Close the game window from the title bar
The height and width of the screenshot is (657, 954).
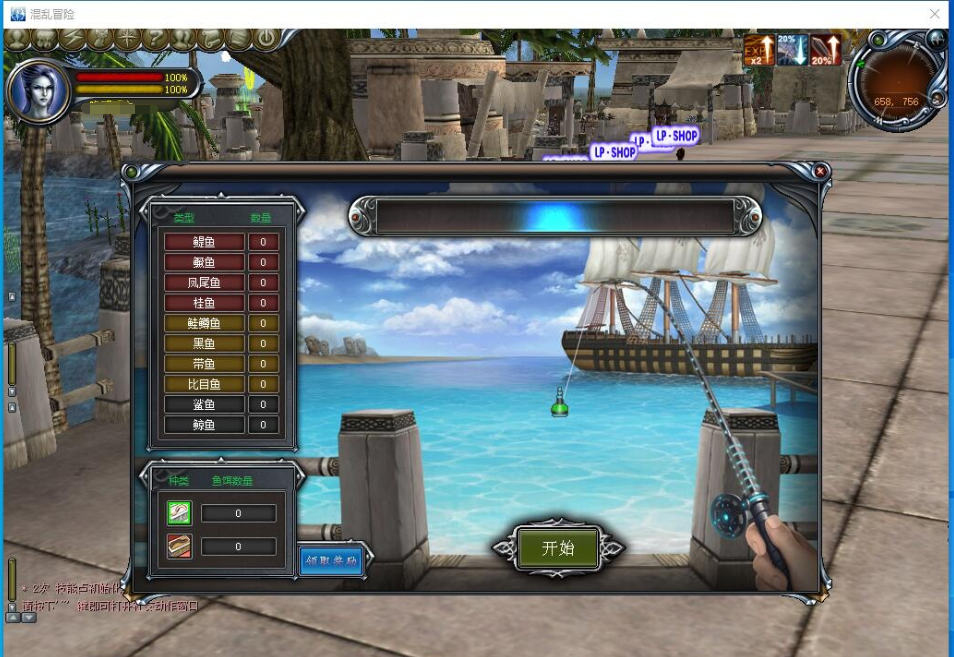point(935,14)
